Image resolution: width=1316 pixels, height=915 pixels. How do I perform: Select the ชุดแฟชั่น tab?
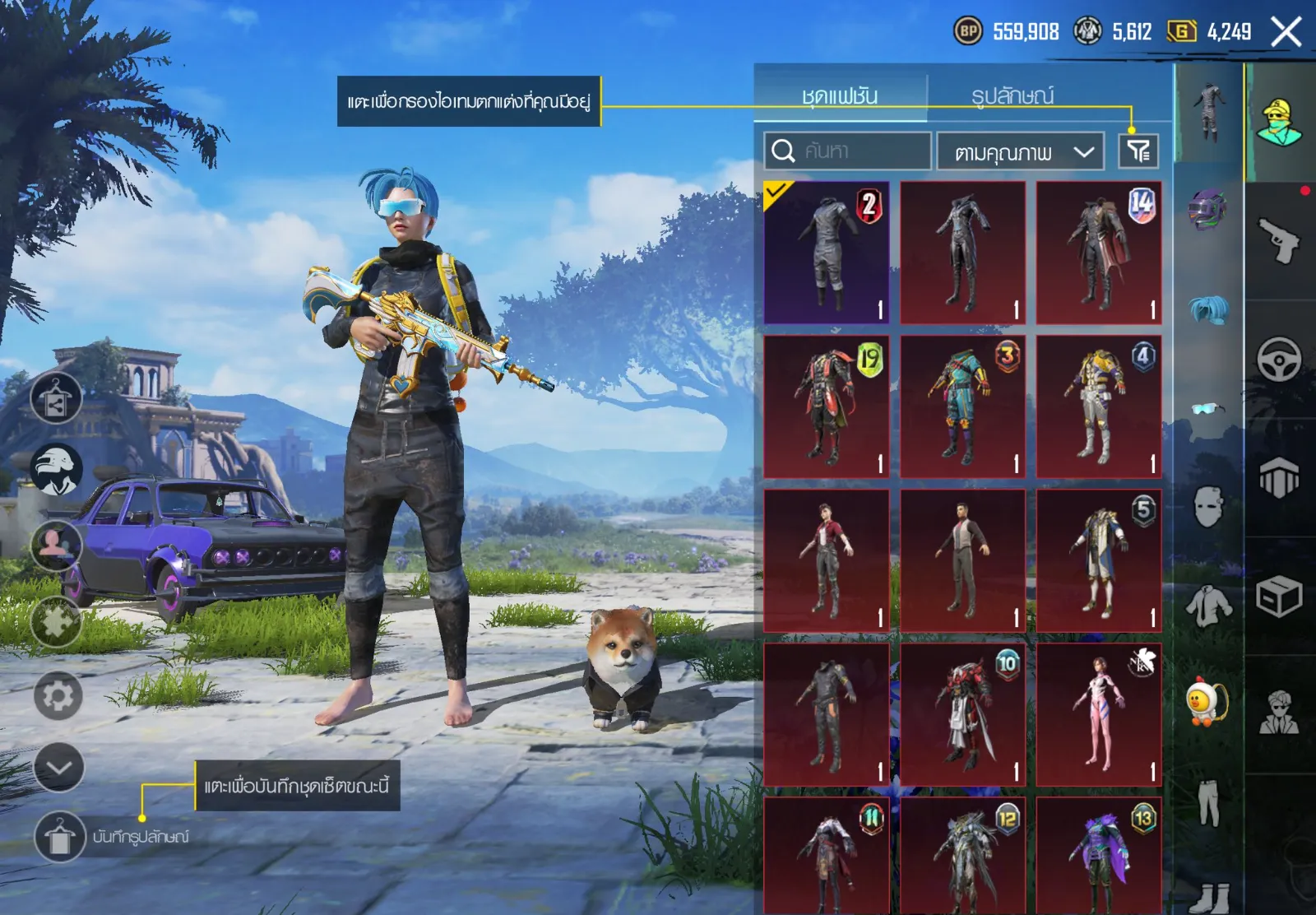coord(840,96)
